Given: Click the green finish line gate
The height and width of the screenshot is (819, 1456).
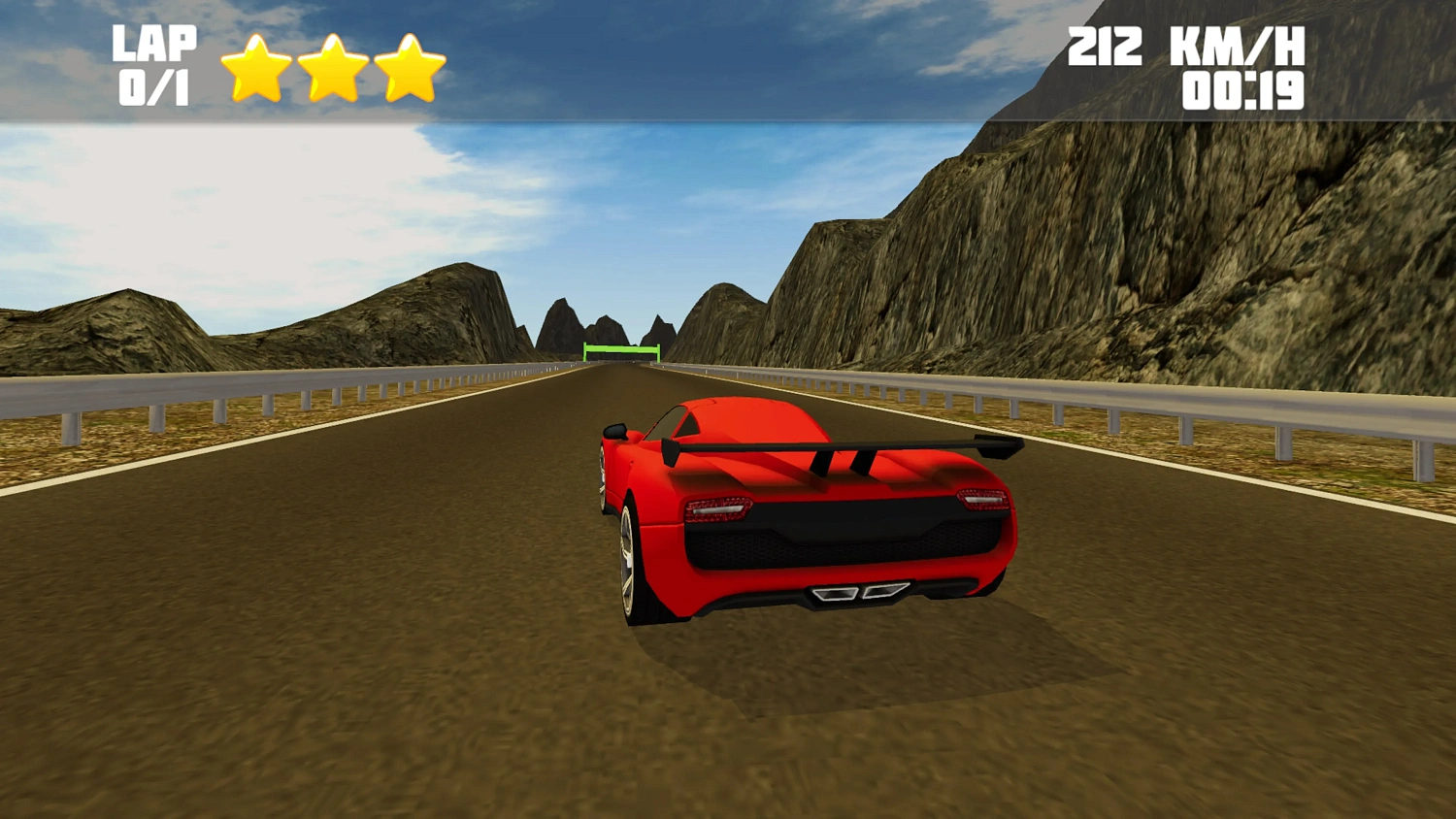Looking at the screenshot, I should 622,351.
